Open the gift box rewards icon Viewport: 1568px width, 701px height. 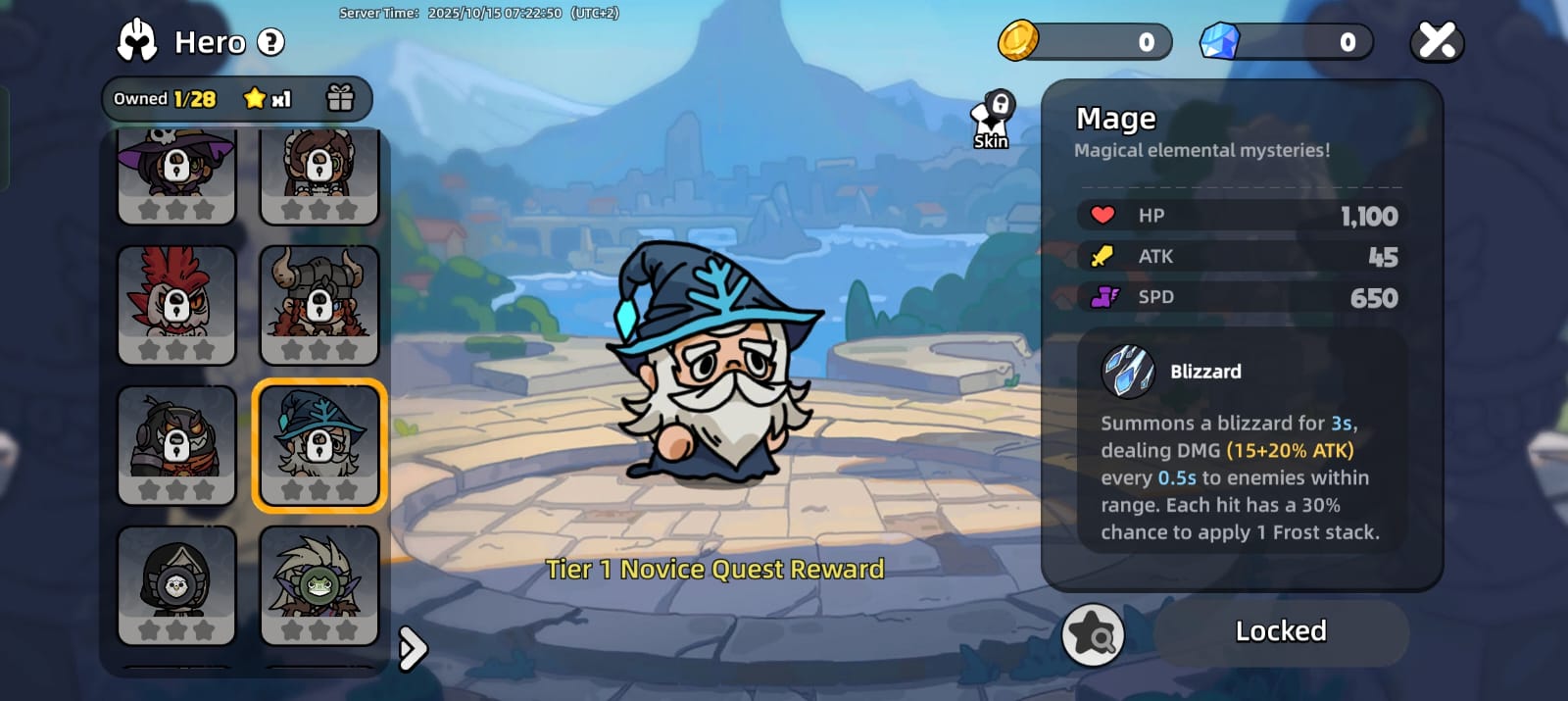pos(340,98)
